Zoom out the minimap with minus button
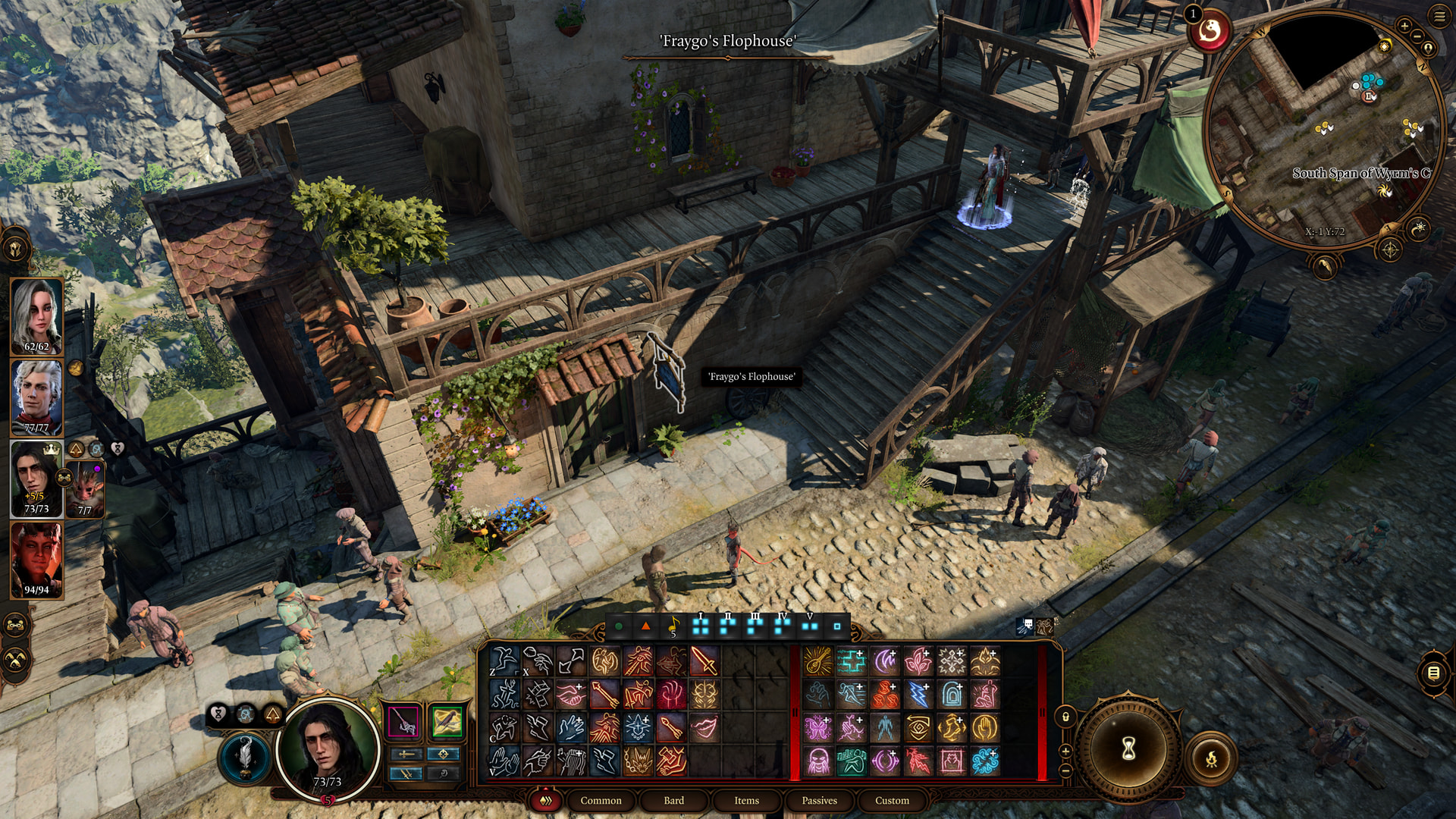Image resolution: width=1456 pixels, height=819 pixels. click(x=1417, y=37)
